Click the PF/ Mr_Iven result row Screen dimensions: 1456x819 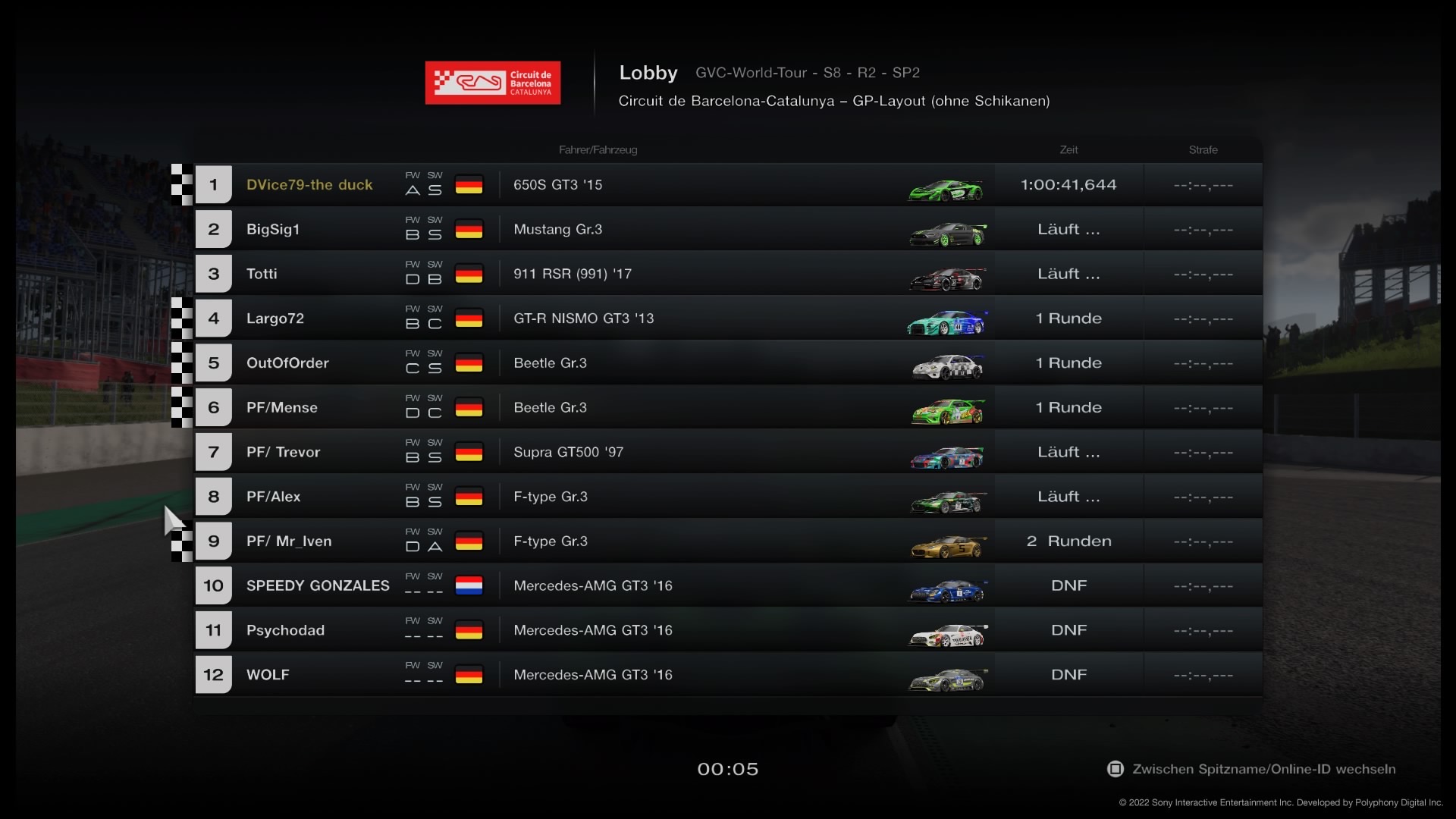[x=289, y=541]
